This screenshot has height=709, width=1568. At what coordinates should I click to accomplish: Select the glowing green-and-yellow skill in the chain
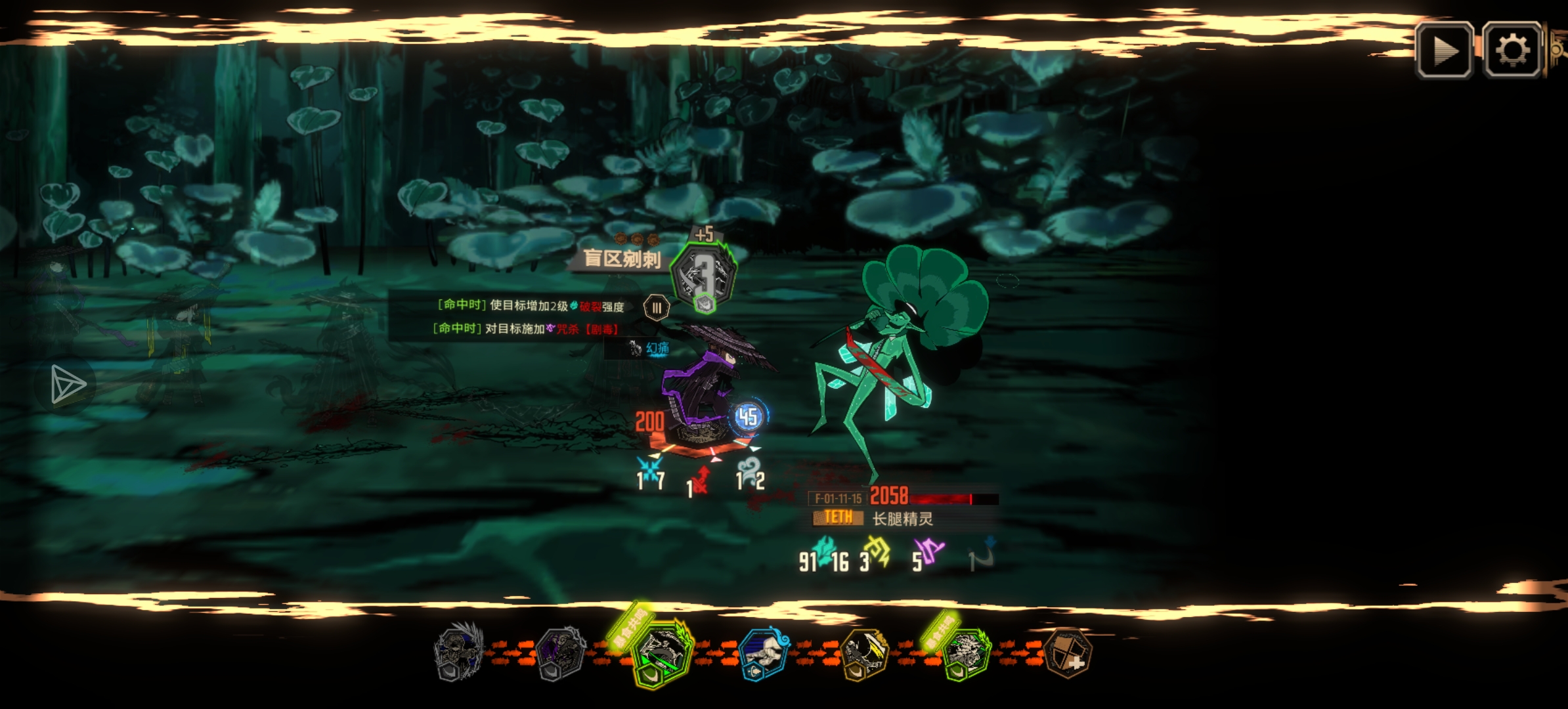[x=662, y=652]
